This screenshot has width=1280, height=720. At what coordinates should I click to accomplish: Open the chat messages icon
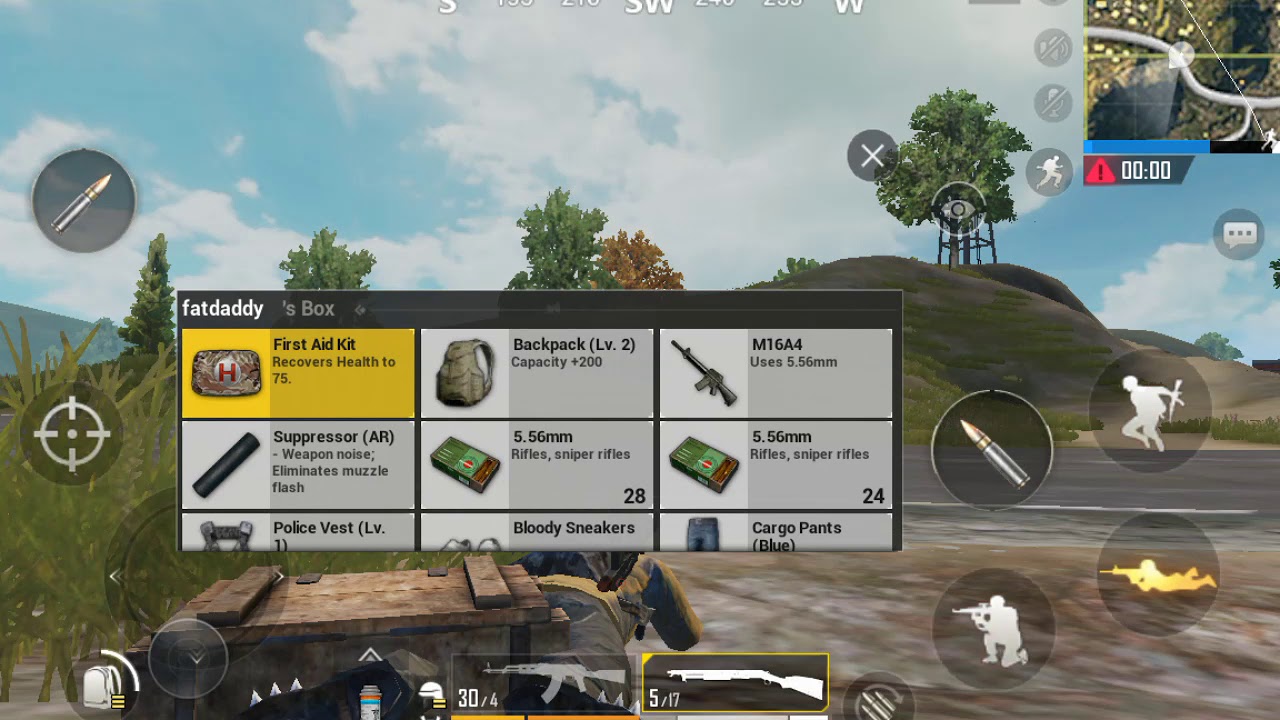tap(1237, 234)
